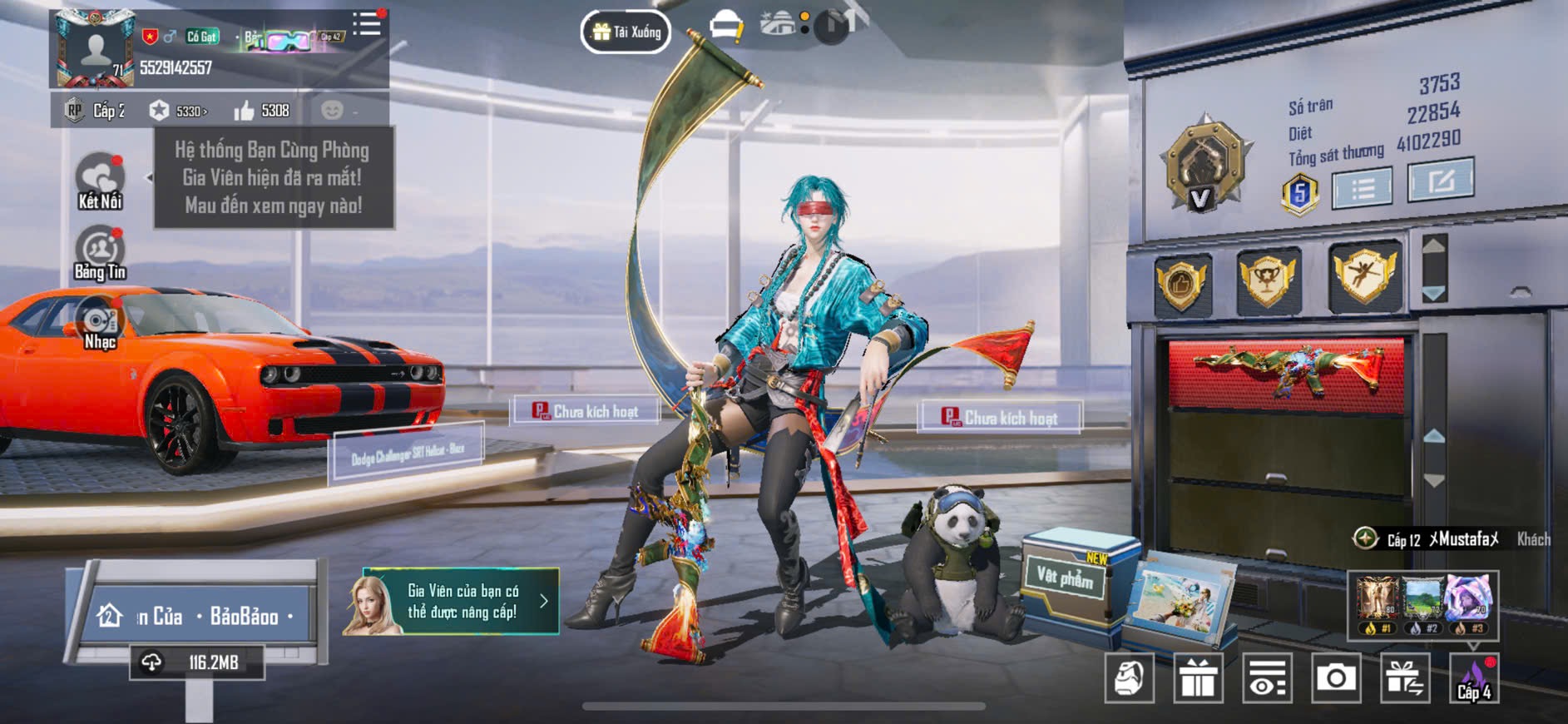
Task: Click the camera screenshot button
Action: pyautogui.click(x=1336, y=678)
